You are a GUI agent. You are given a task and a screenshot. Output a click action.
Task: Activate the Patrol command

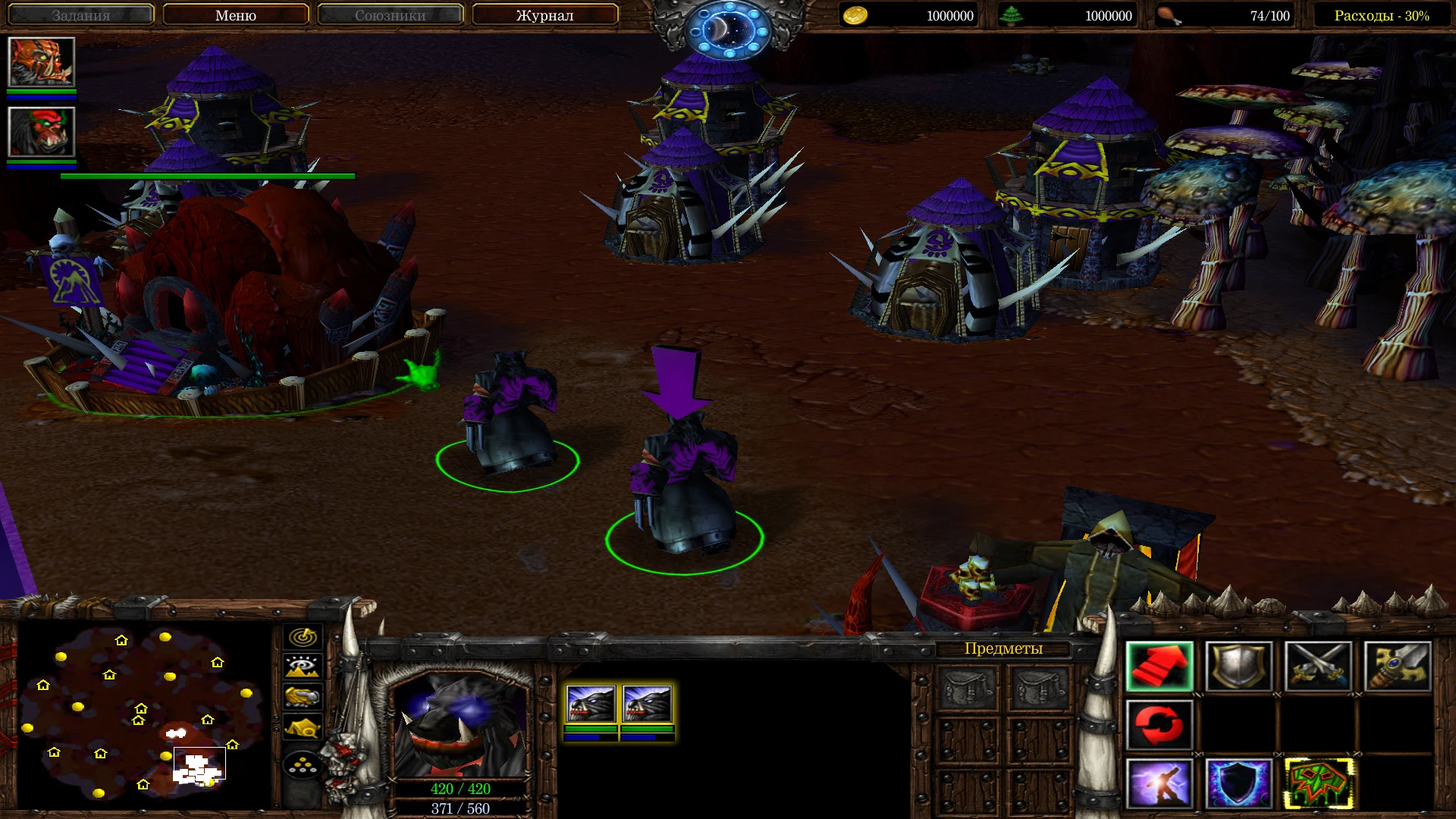pos(1159,725)
